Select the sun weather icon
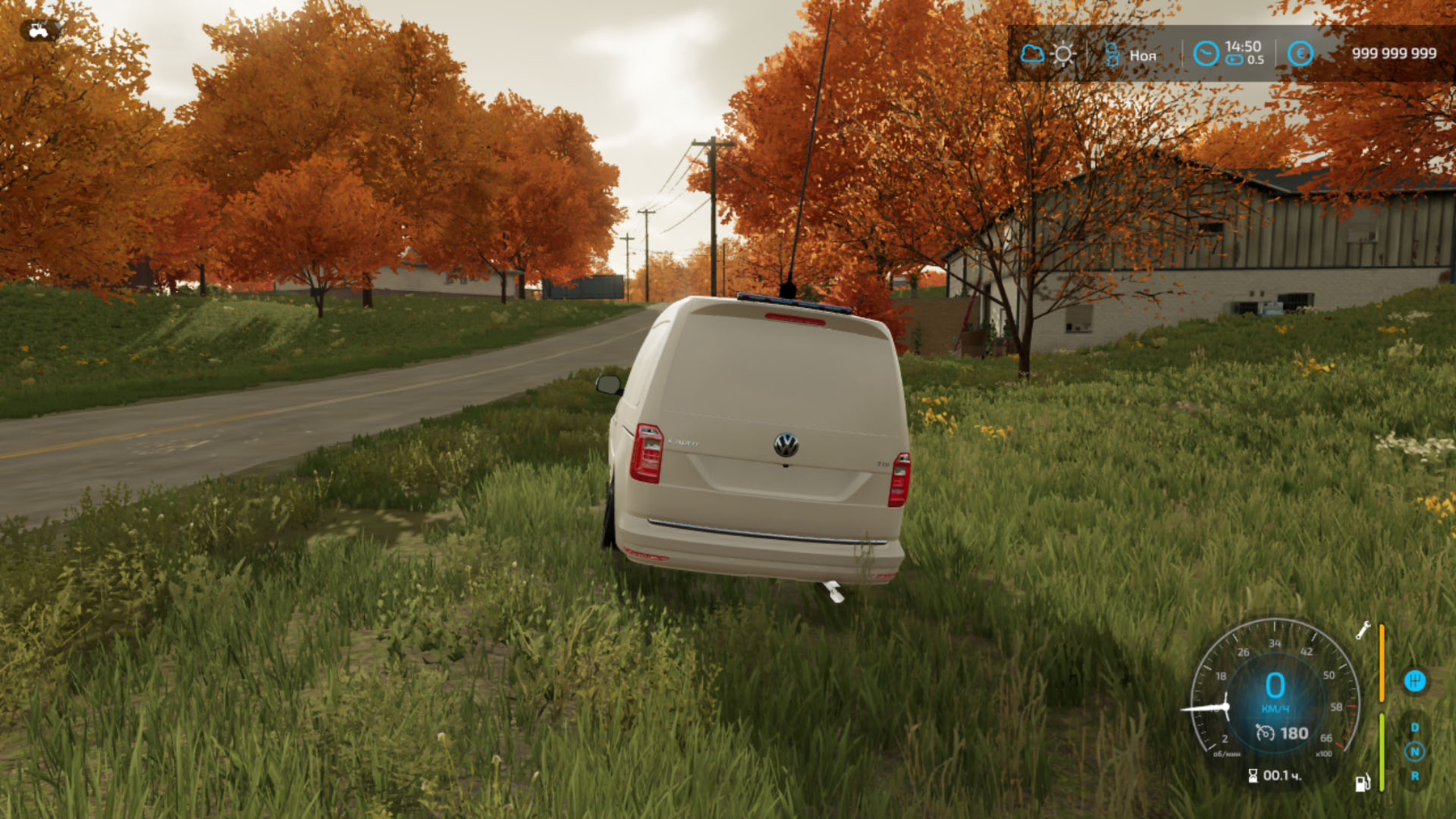This screenshot has width=1456, height=819. point(1064,54)
